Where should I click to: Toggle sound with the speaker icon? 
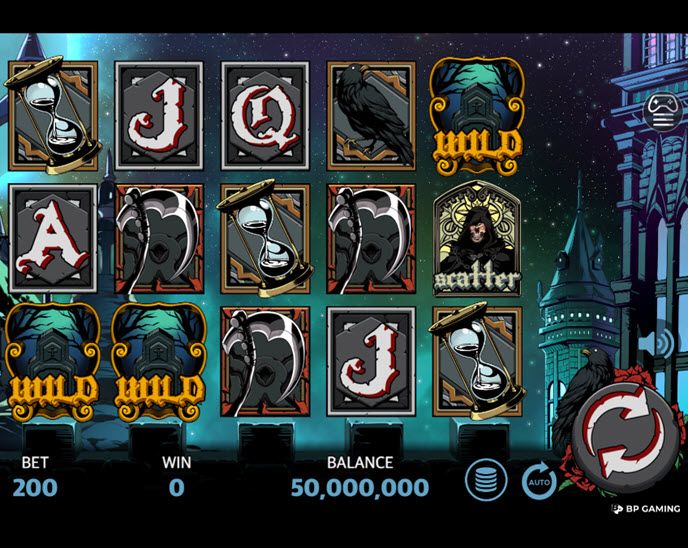(660, 343)
